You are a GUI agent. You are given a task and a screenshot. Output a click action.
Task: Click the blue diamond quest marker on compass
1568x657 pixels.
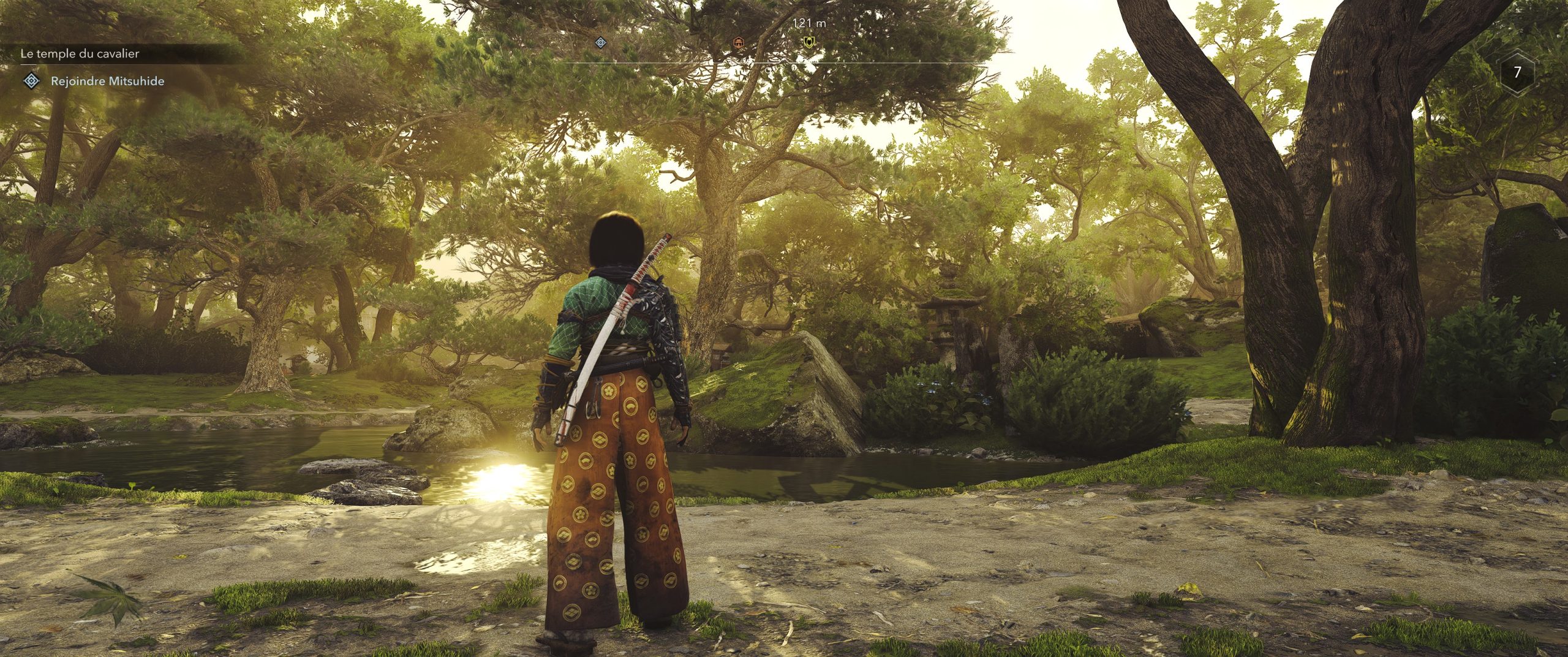tap(601, 42)
